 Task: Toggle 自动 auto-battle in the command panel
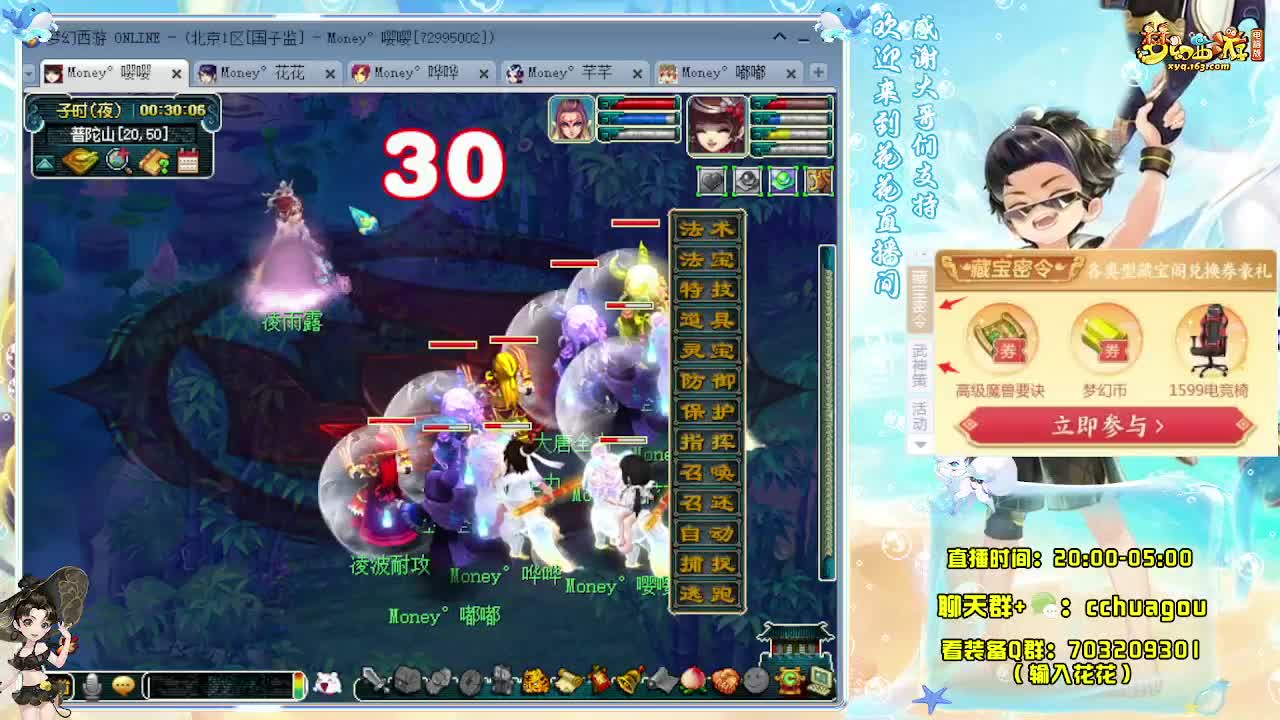coord(705,535)
